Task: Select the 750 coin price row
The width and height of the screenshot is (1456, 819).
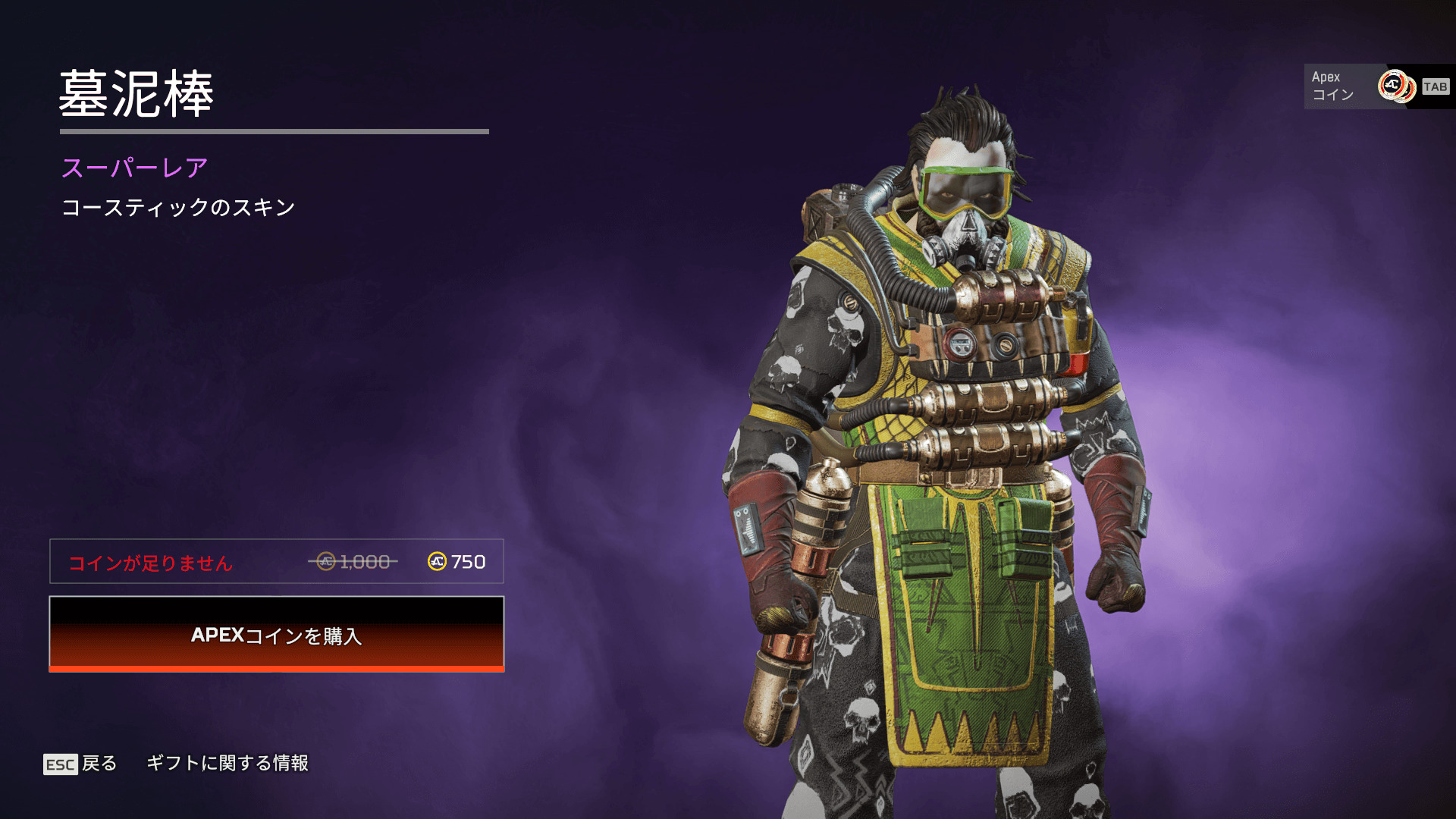Action: tap(277, 562)
